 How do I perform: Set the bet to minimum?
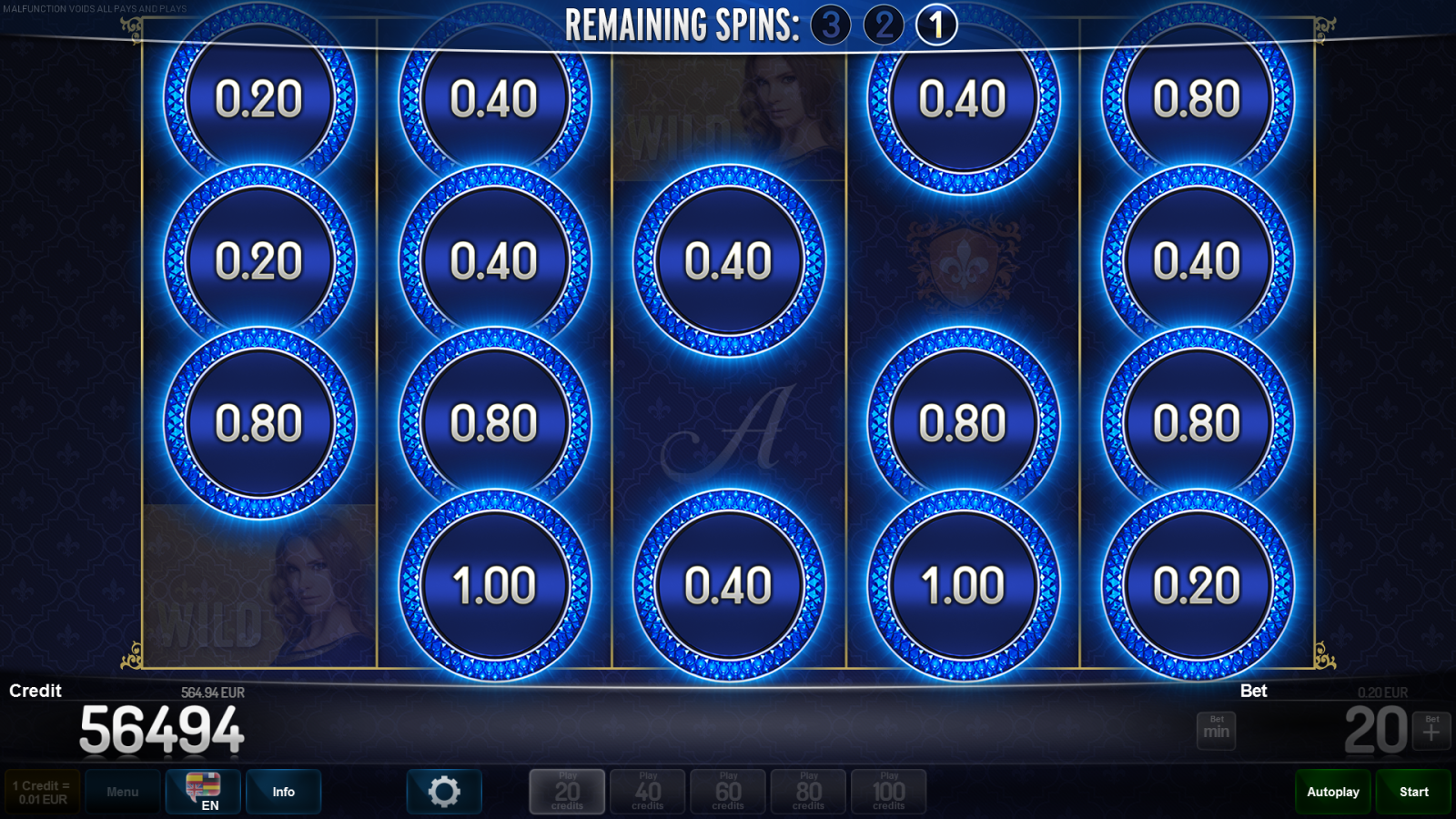1216,731
